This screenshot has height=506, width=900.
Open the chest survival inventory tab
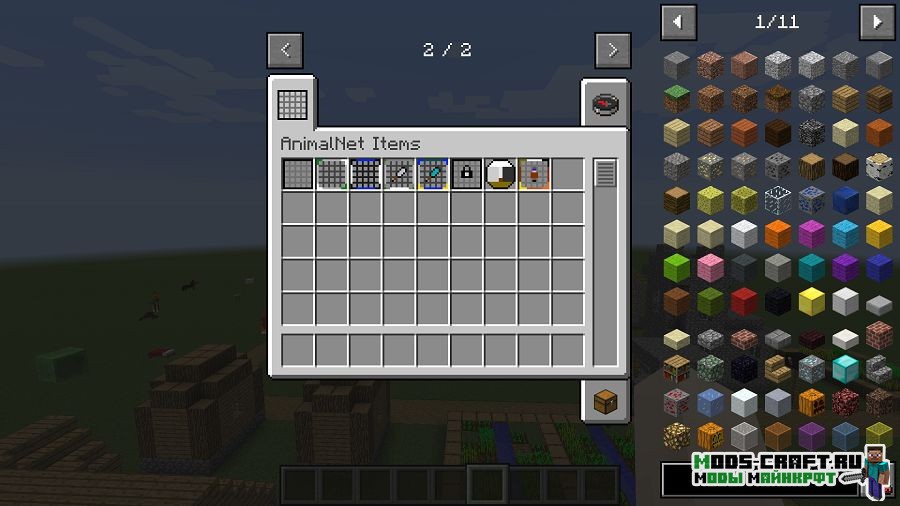[605, 401]
